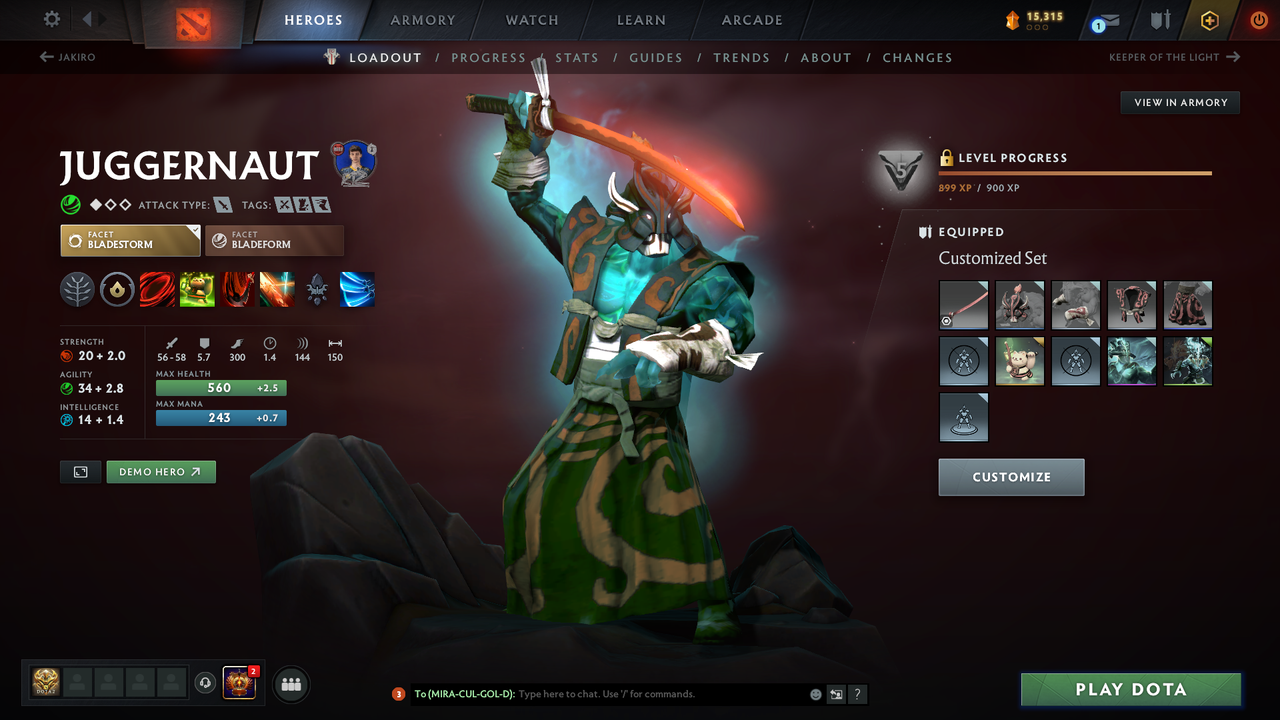Select the Bladestorm facet
Screen dimensions: 1280x720
point(130,240)
